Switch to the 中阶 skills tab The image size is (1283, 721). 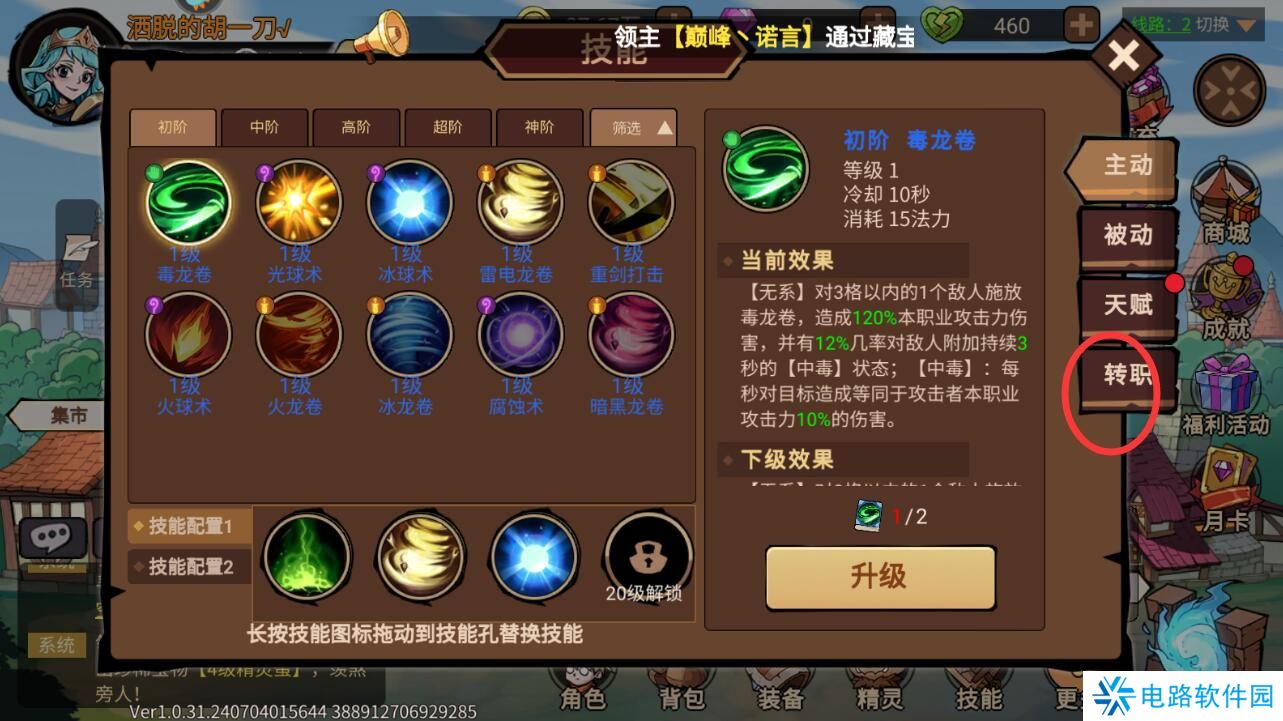click(263, 128)
